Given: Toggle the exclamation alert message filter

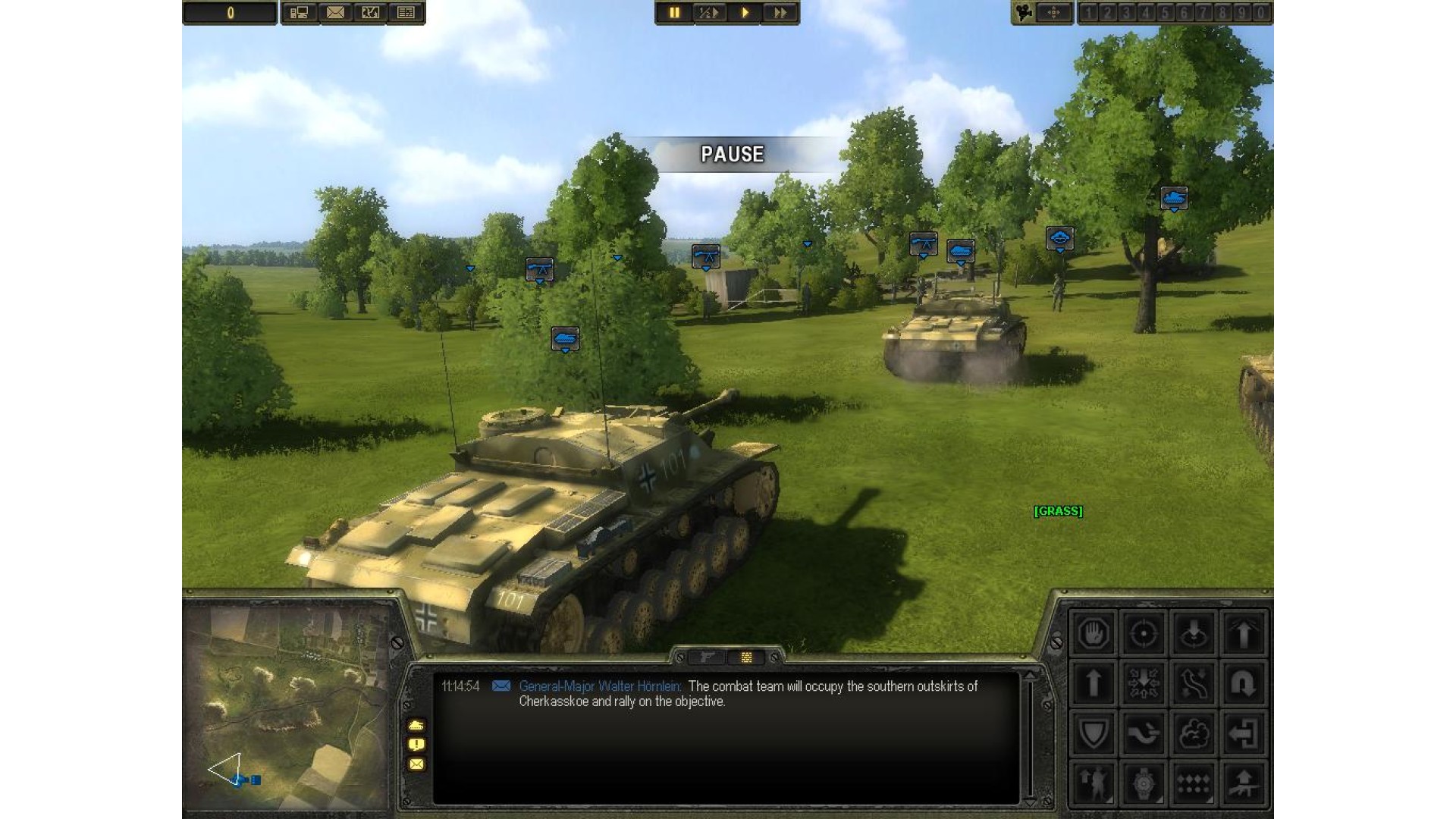Looking at the screenshot, I should click(416, 745).
